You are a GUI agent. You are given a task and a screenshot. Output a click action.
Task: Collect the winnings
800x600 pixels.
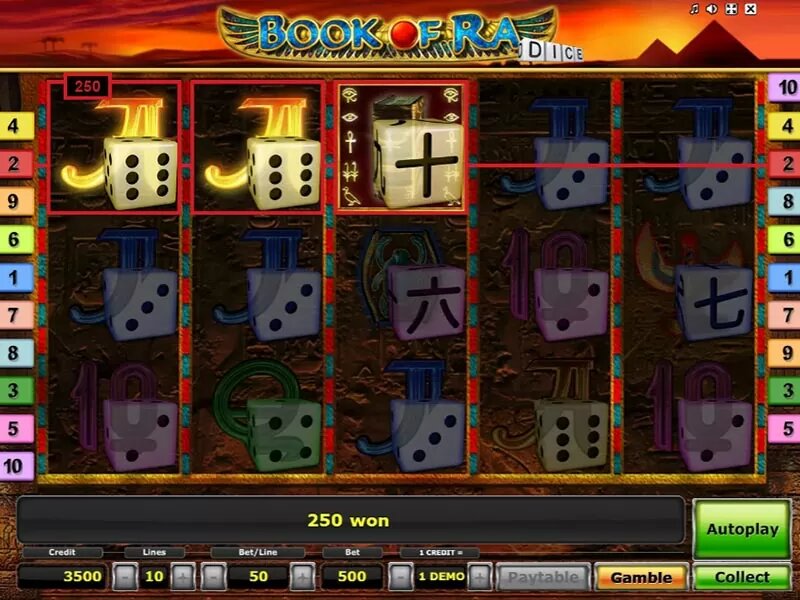(741, 577)
